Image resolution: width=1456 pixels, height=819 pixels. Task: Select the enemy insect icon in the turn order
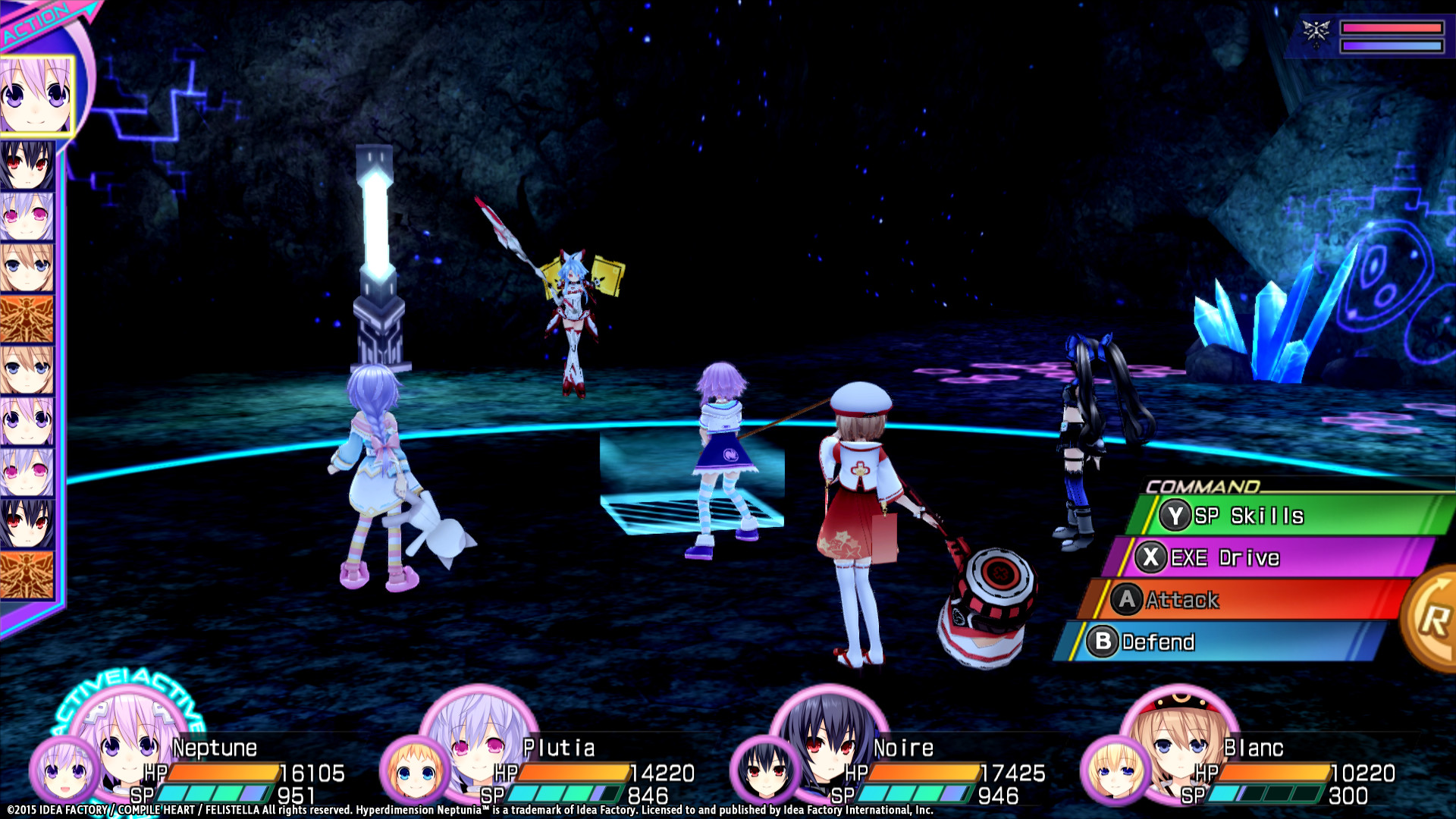(28, 318)
